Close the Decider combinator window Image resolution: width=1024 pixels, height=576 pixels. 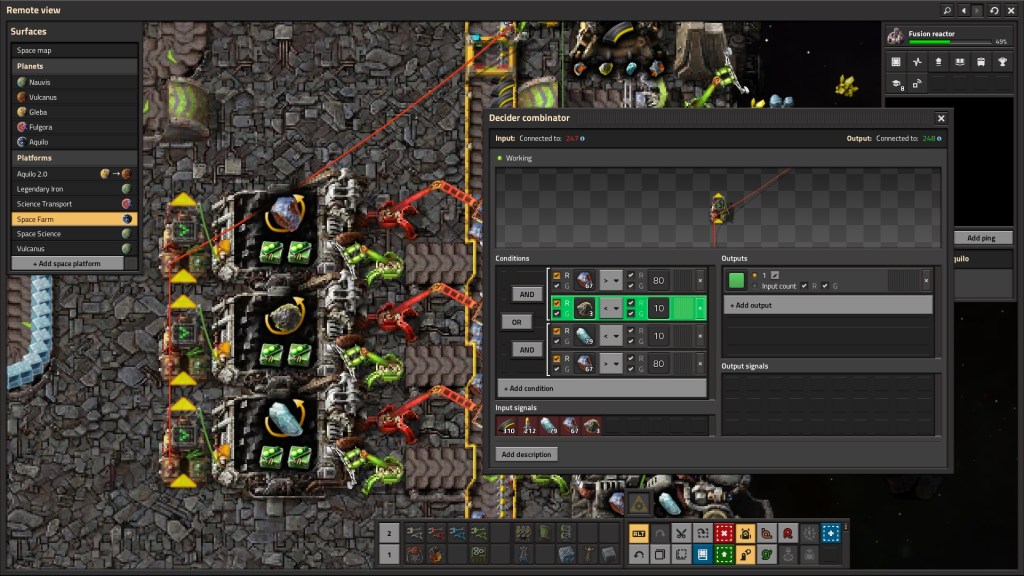coord(941,118)
